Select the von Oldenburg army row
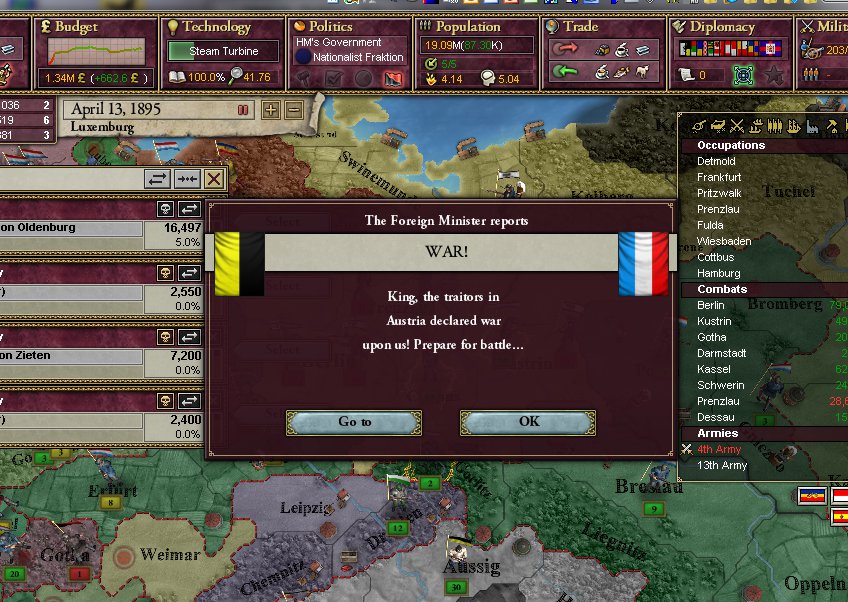 click(x=70, y=228)
